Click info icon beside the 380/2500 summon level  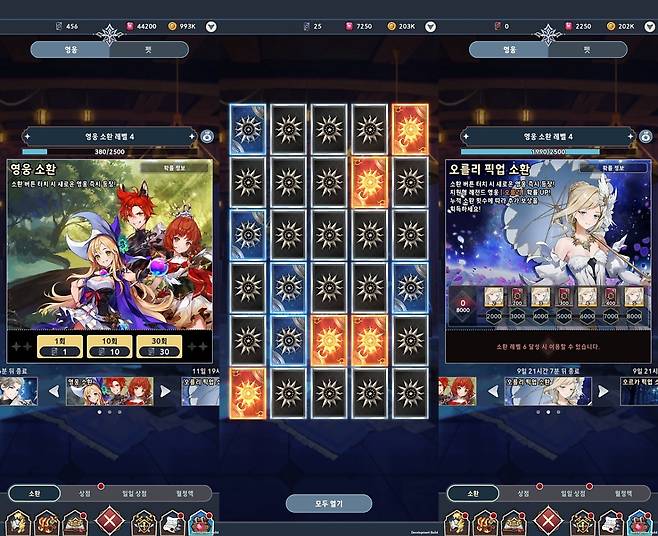[207, 135]
